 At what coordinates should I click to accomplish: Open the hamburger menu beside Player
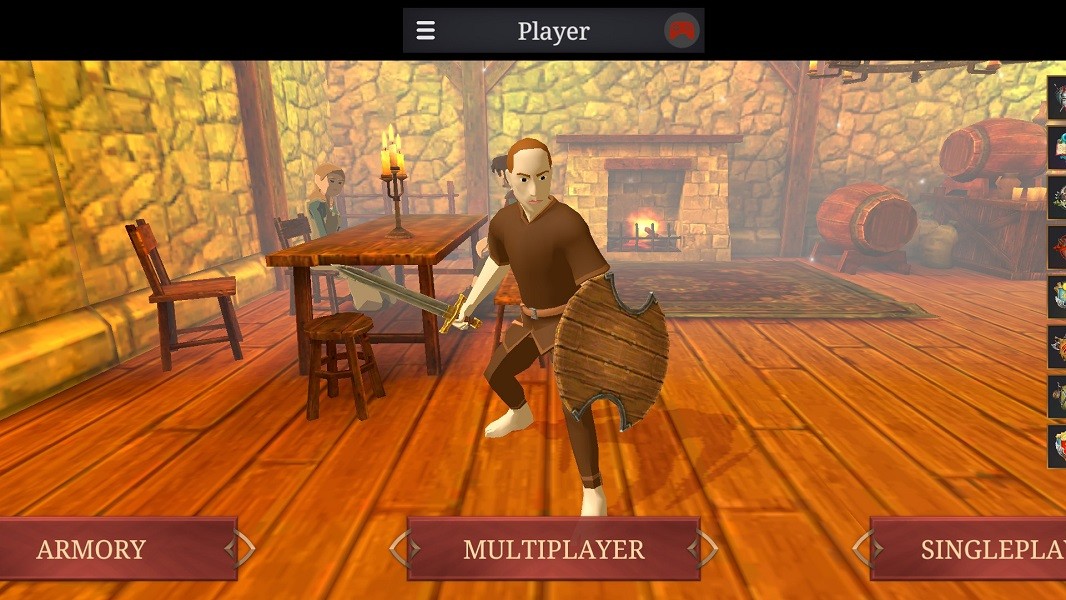pos(426,31)
